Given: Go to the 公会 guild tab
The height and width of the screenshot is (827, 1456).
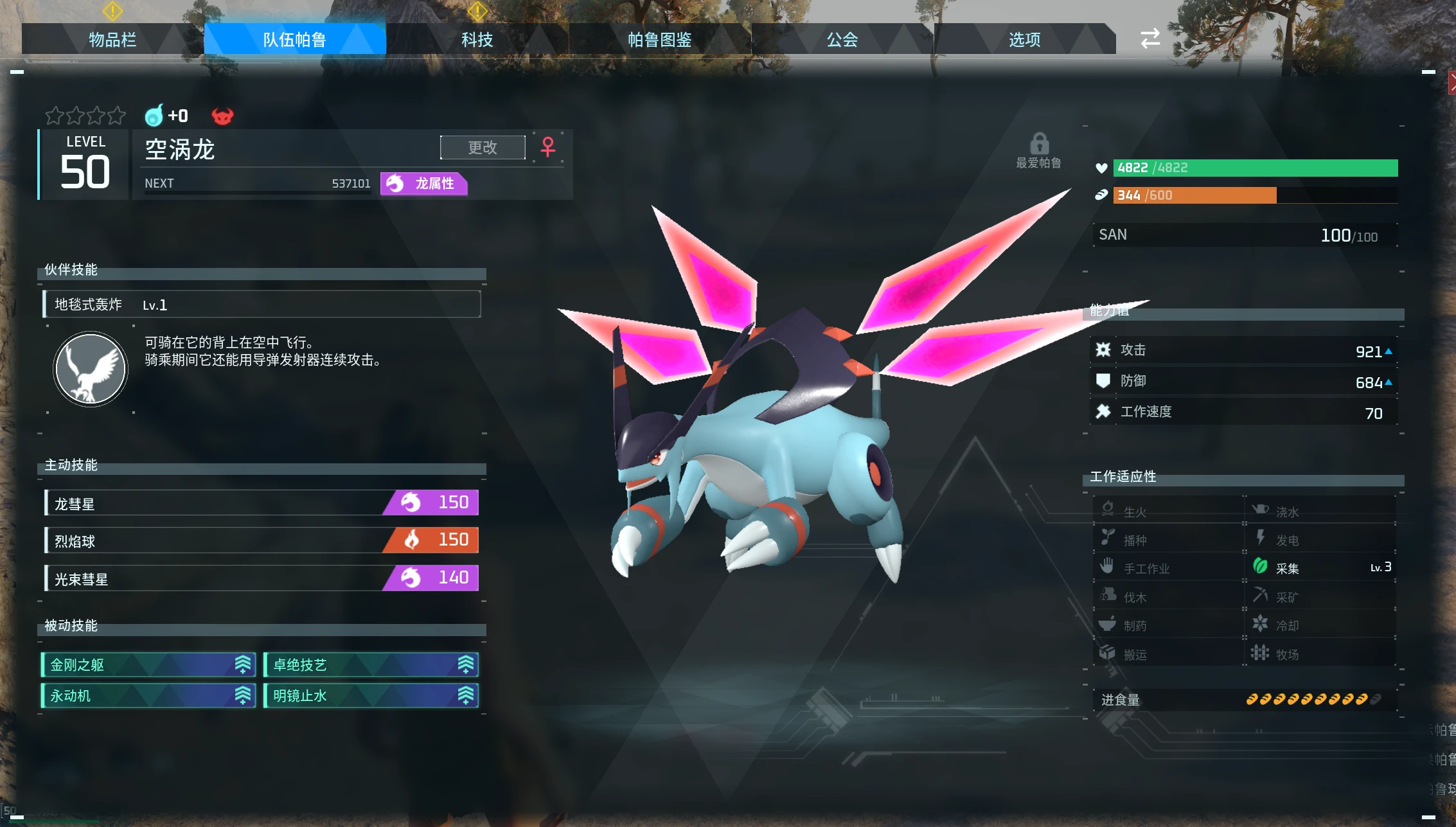Looking at the screenshot, I should [842, 40].
